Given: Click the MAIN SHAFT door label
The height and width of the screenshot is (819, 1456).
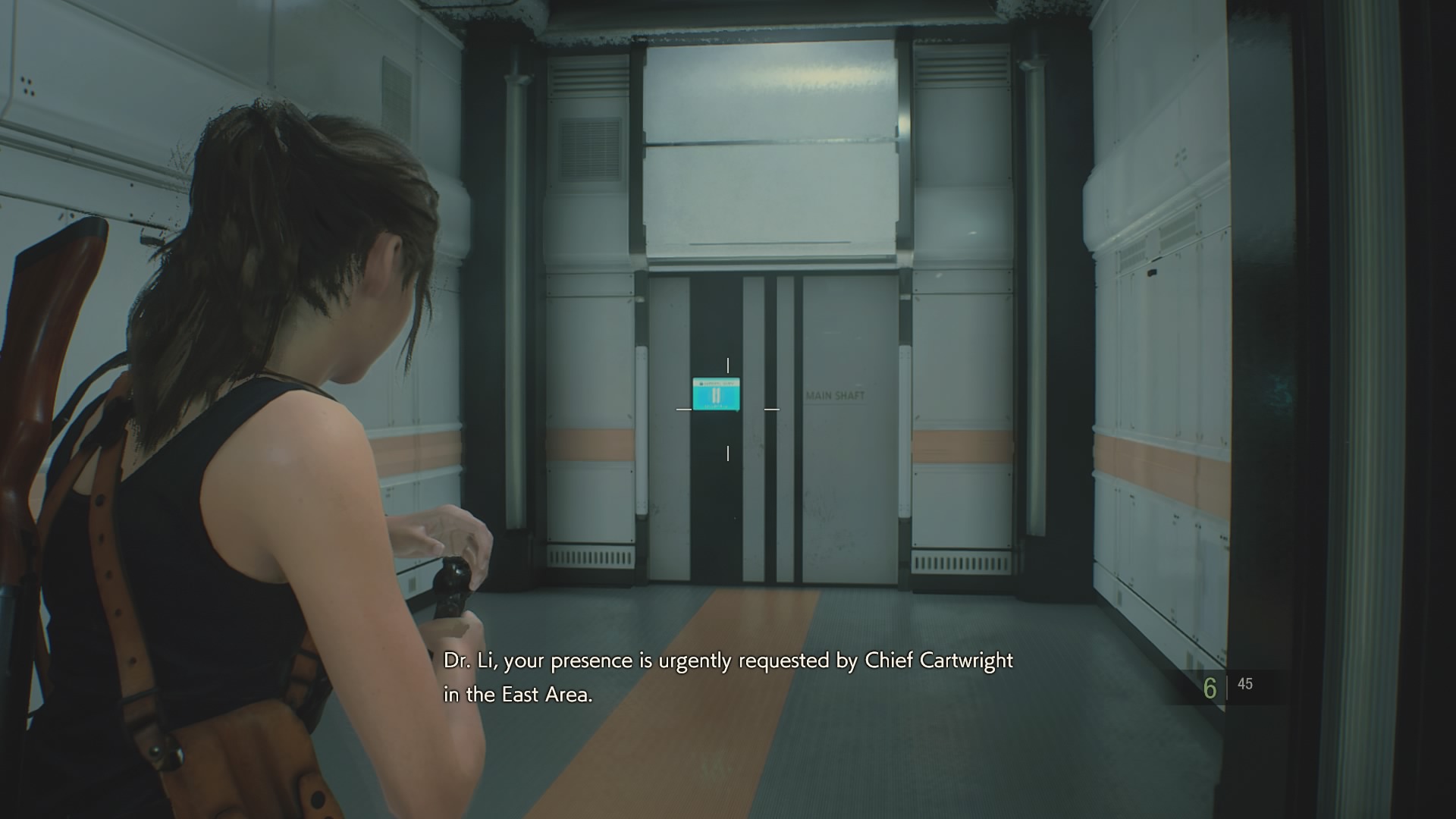Looking at the screenshot, I should click(x=833, y=394).
